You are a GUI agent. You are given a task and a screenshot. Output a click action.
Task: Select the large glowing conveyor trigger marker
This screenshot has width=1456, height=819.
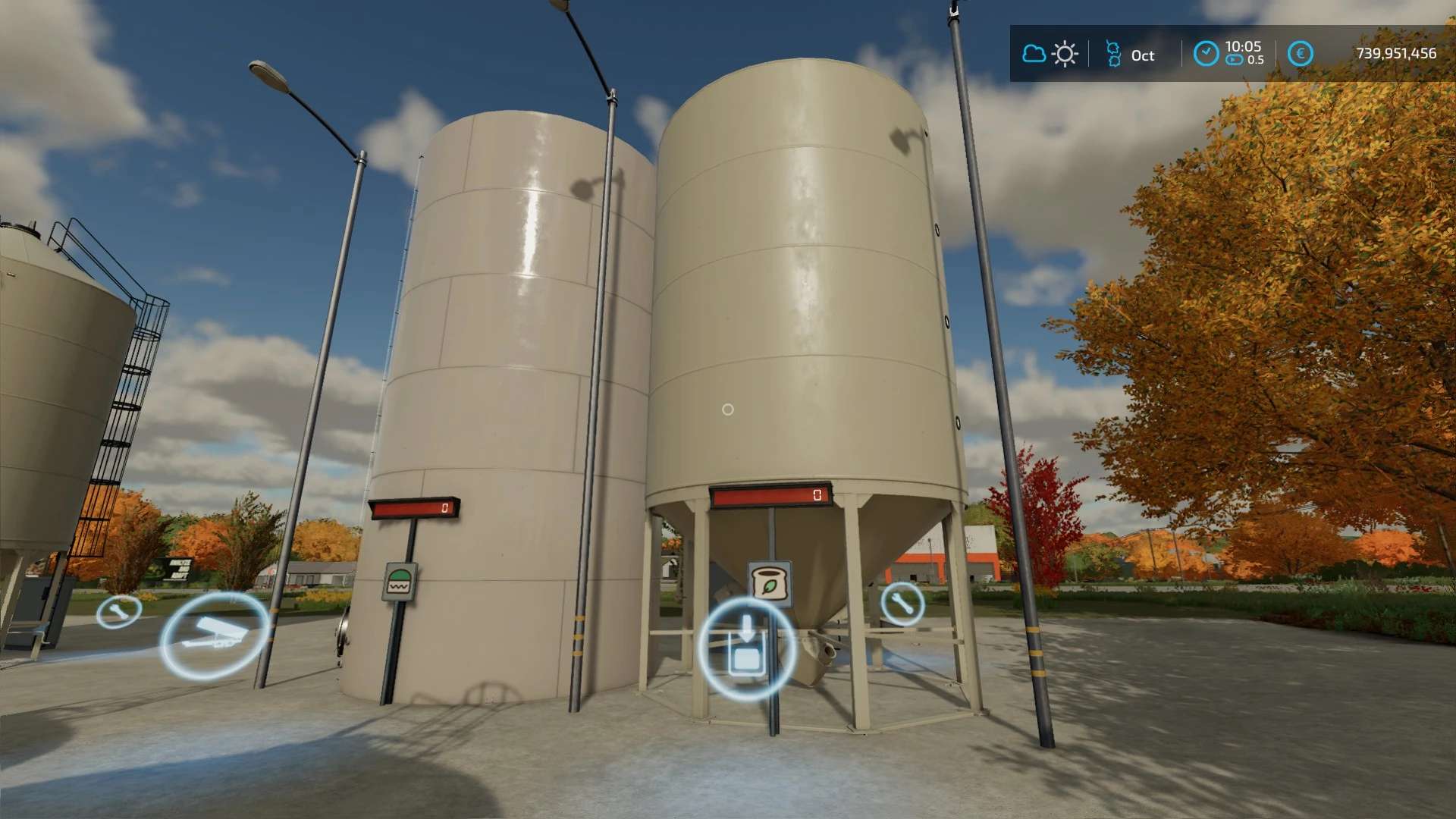coord(215,635)
